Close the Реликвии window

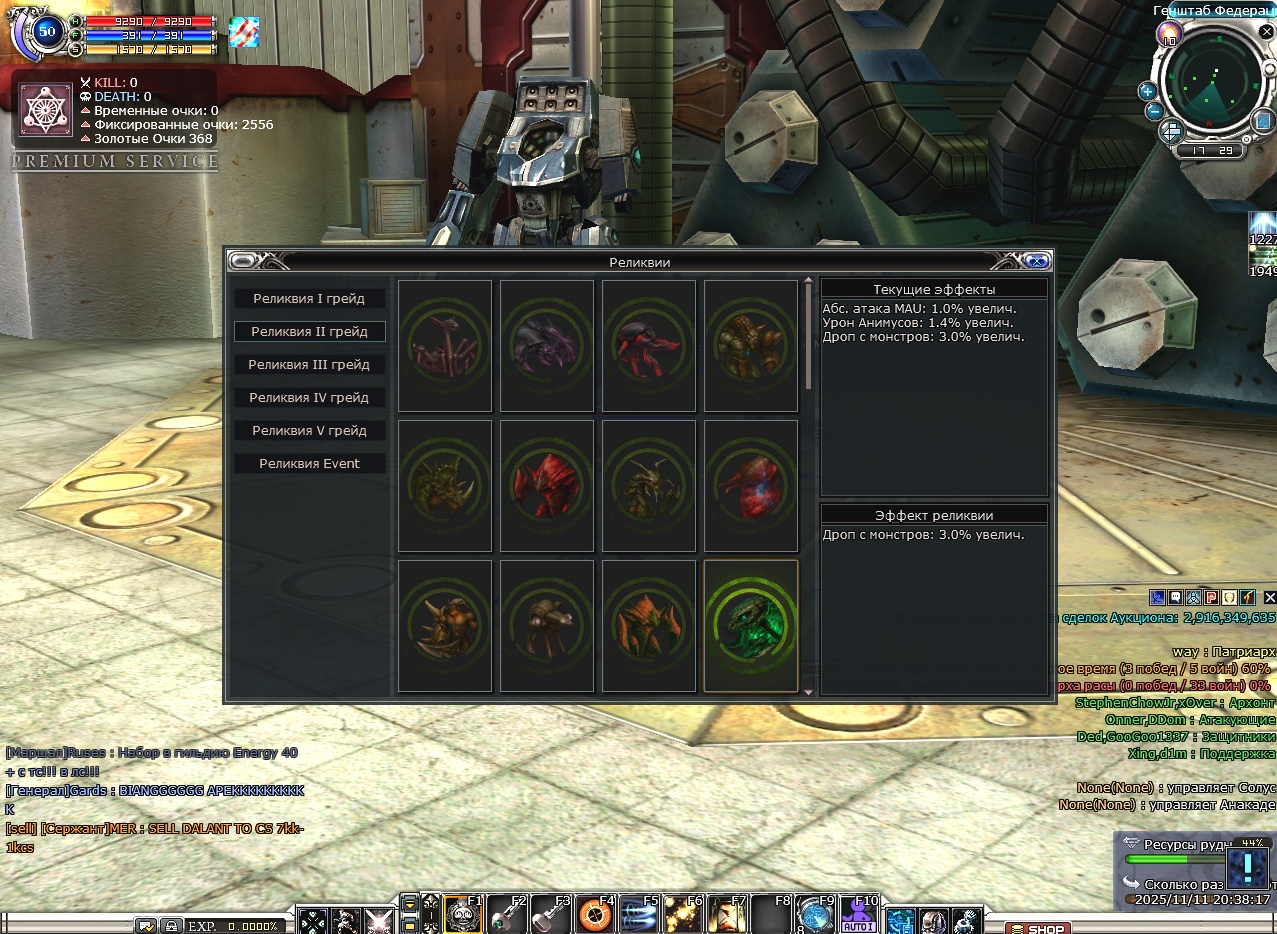click(1037, 261)
